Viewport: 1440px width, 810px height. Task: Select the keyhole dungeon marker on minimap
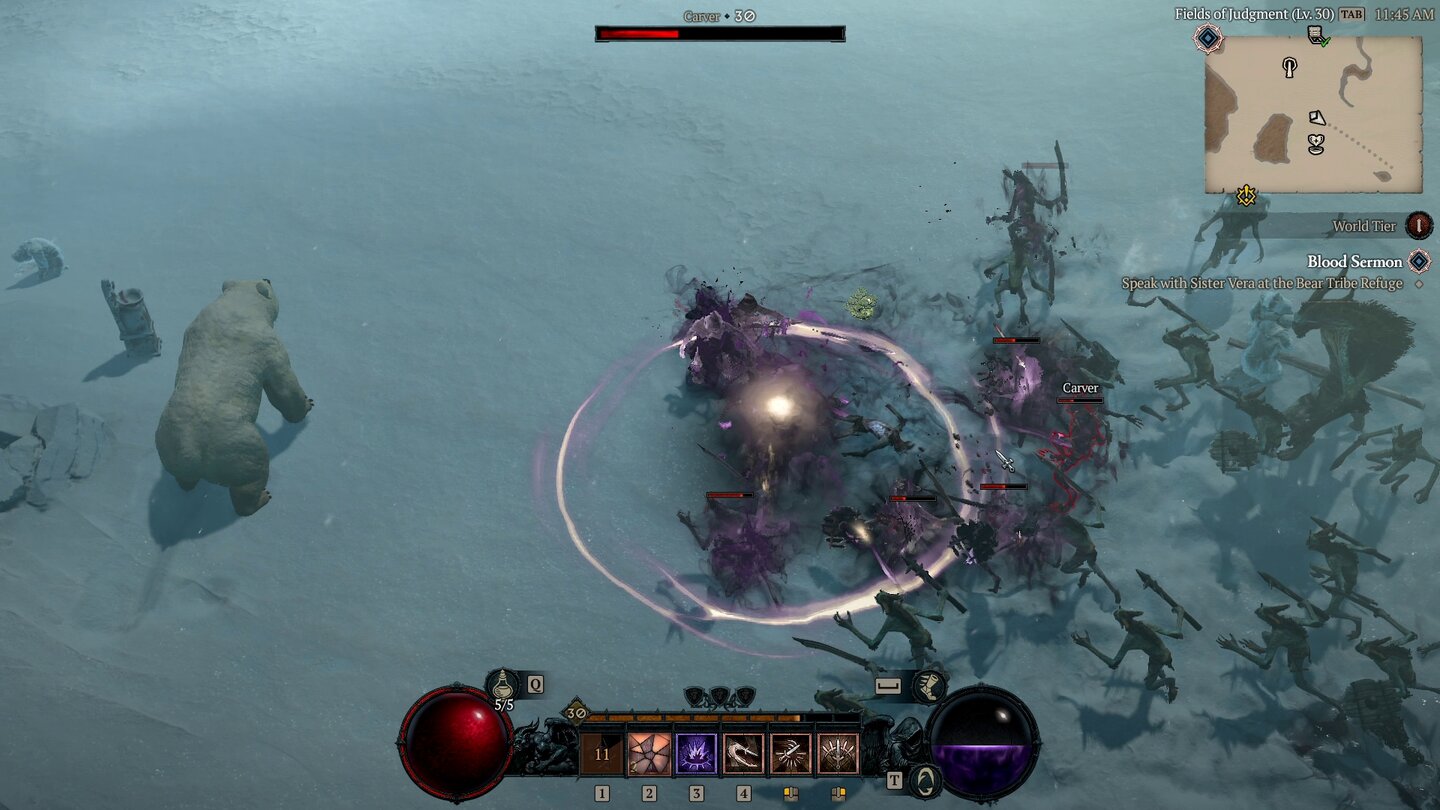(1290, 68)
